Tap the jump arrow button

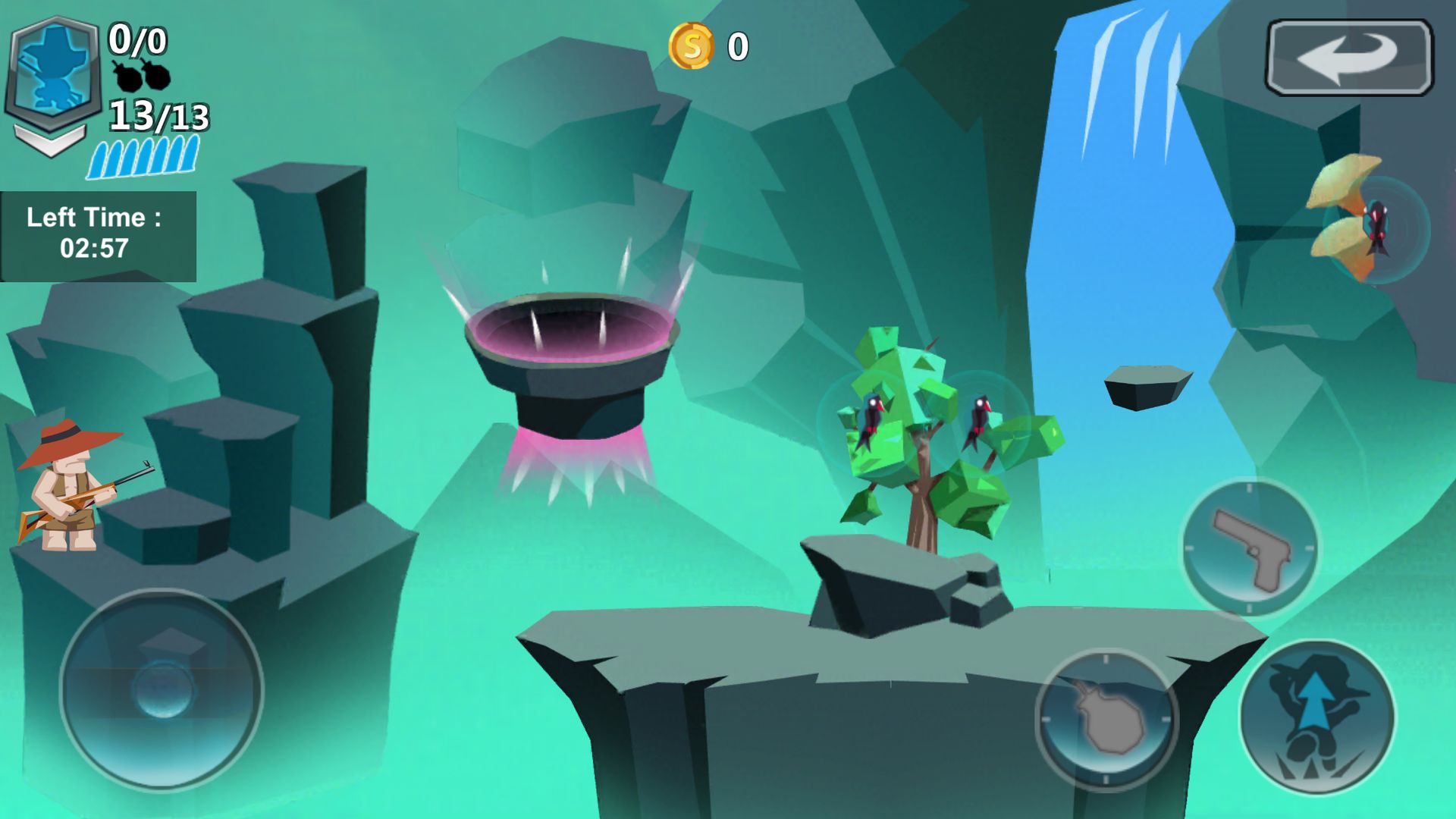pos(1317,717)
